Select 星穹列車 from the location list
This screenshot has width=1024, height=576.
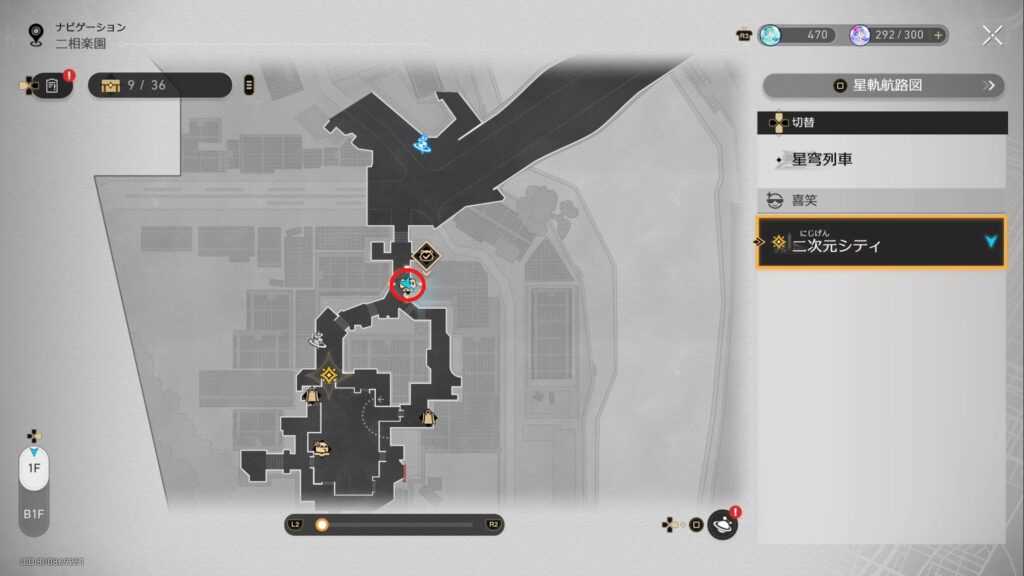click(881, 160)
